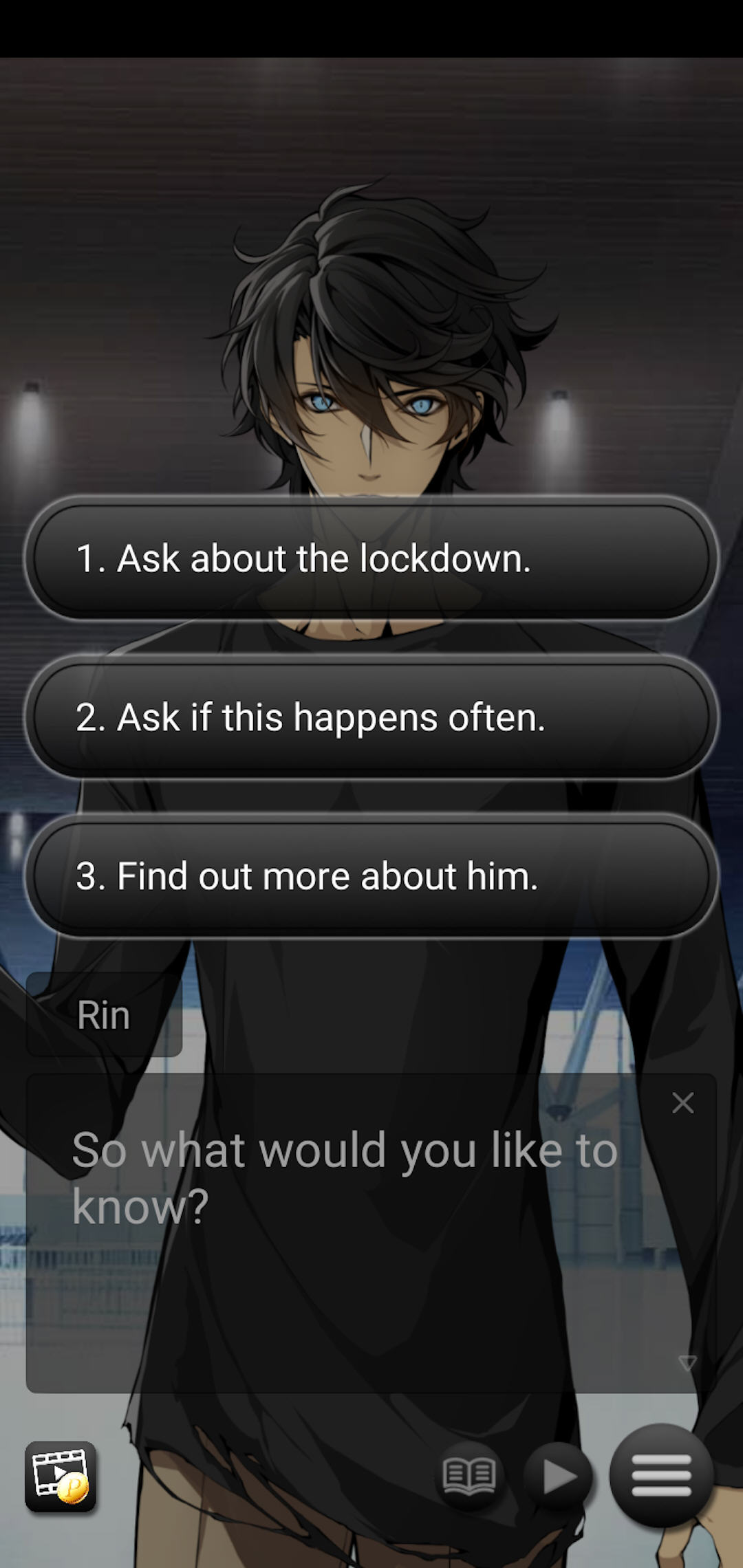Choose "Ask about the lockdown" option

(x=371, y=558)
